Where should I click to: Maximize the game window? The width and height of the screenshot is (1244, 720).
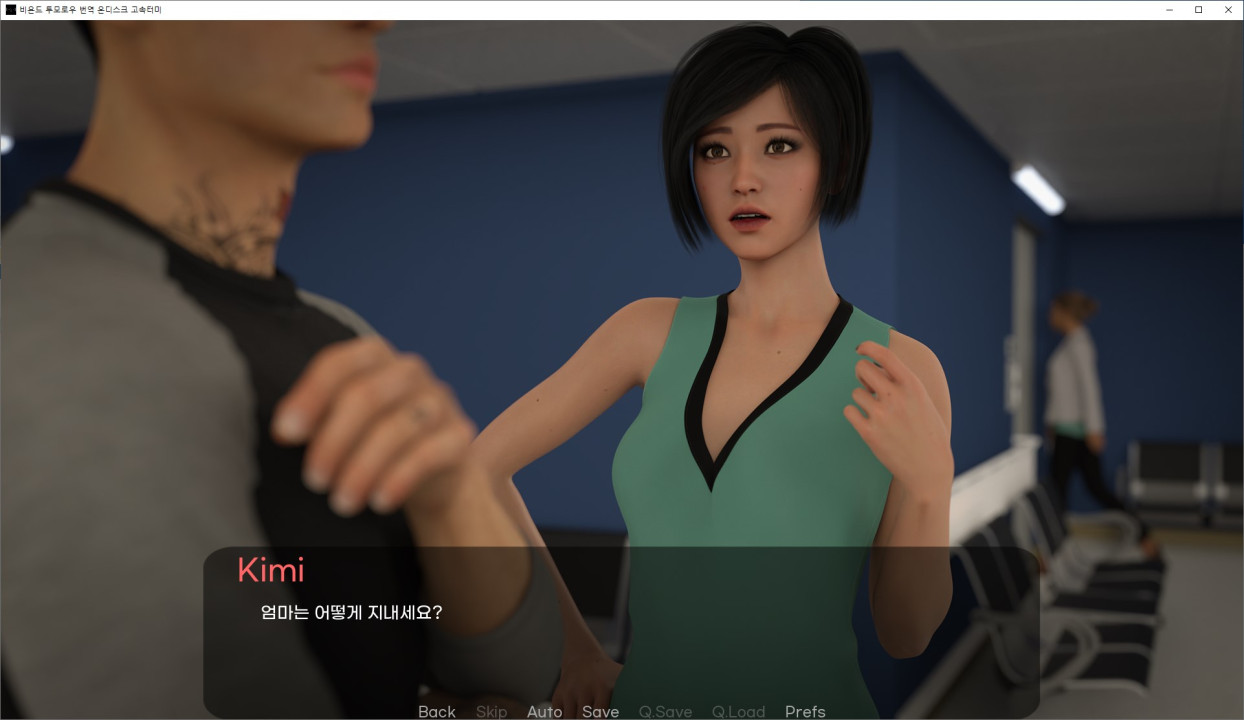tap(1198, 10)
